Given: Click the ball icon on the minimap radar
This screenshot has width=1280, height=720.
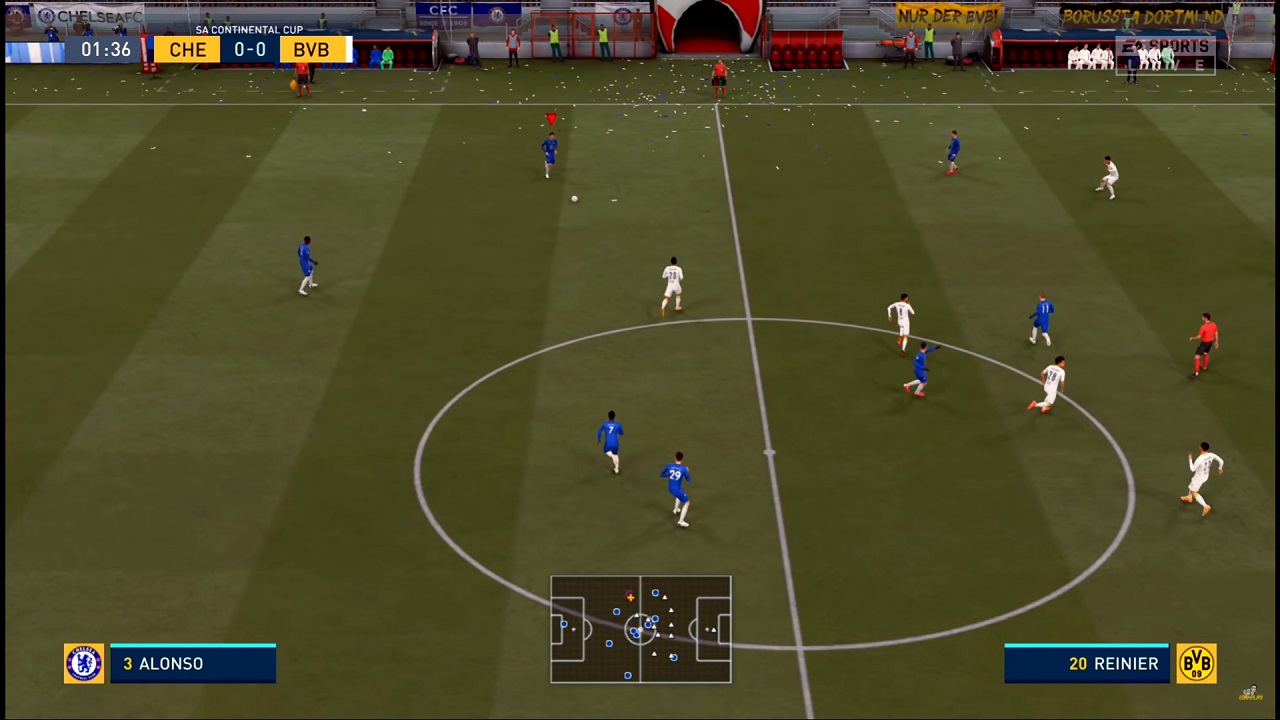Looking at the screenshot, I should coord(629,596).
